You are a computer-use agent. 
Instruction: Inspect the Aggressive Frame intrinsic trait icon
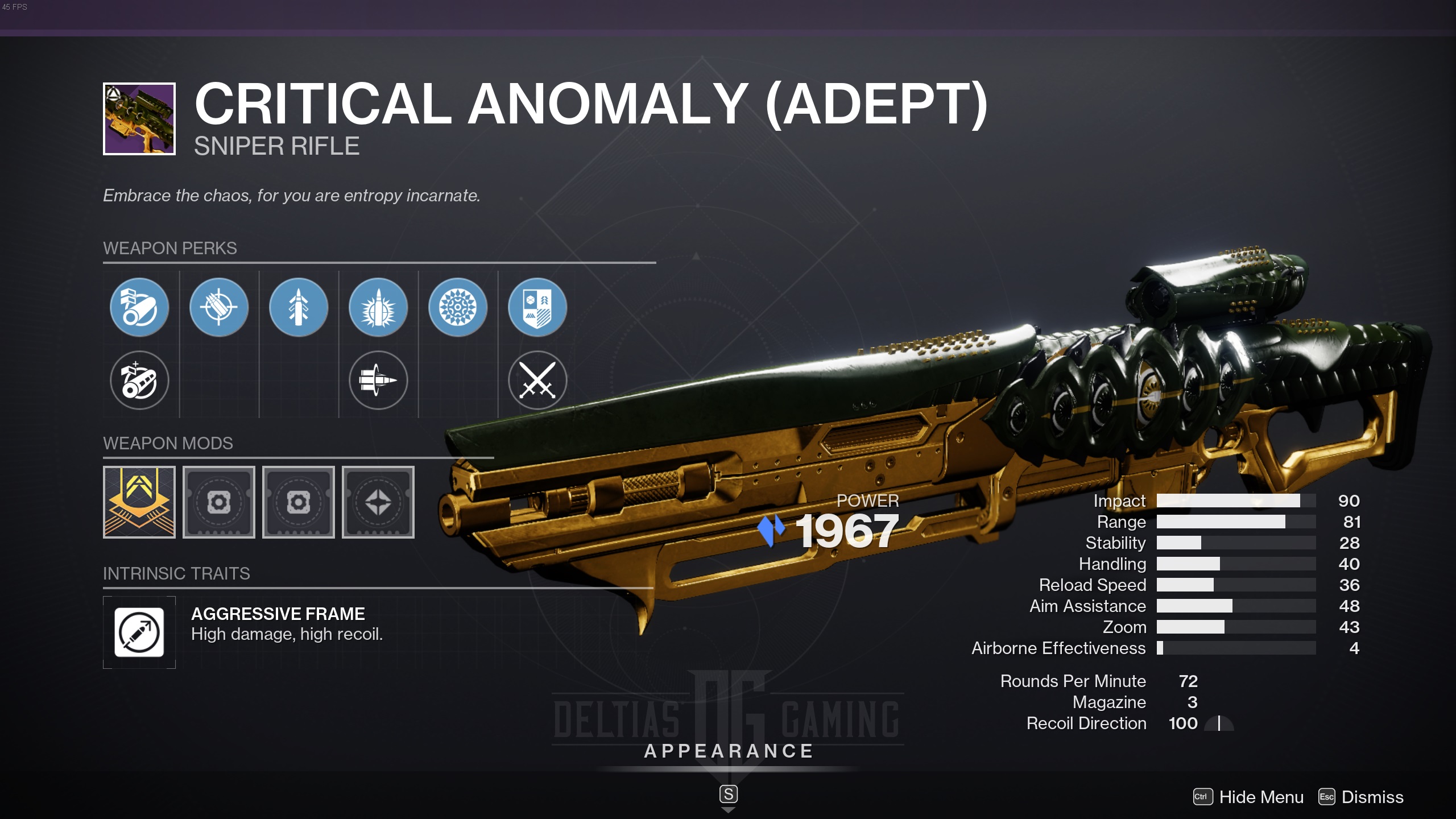pos(139,632)
